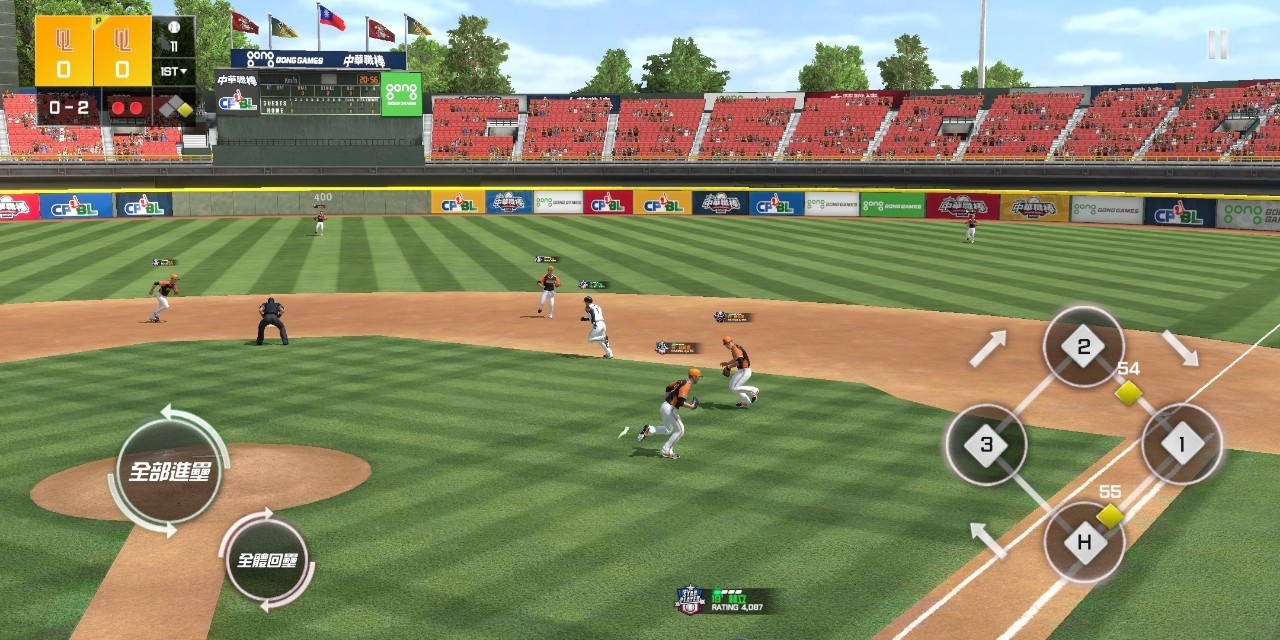Select the home plate H button
This screenshot has height=640, width=1280.
click(1084, 543)
